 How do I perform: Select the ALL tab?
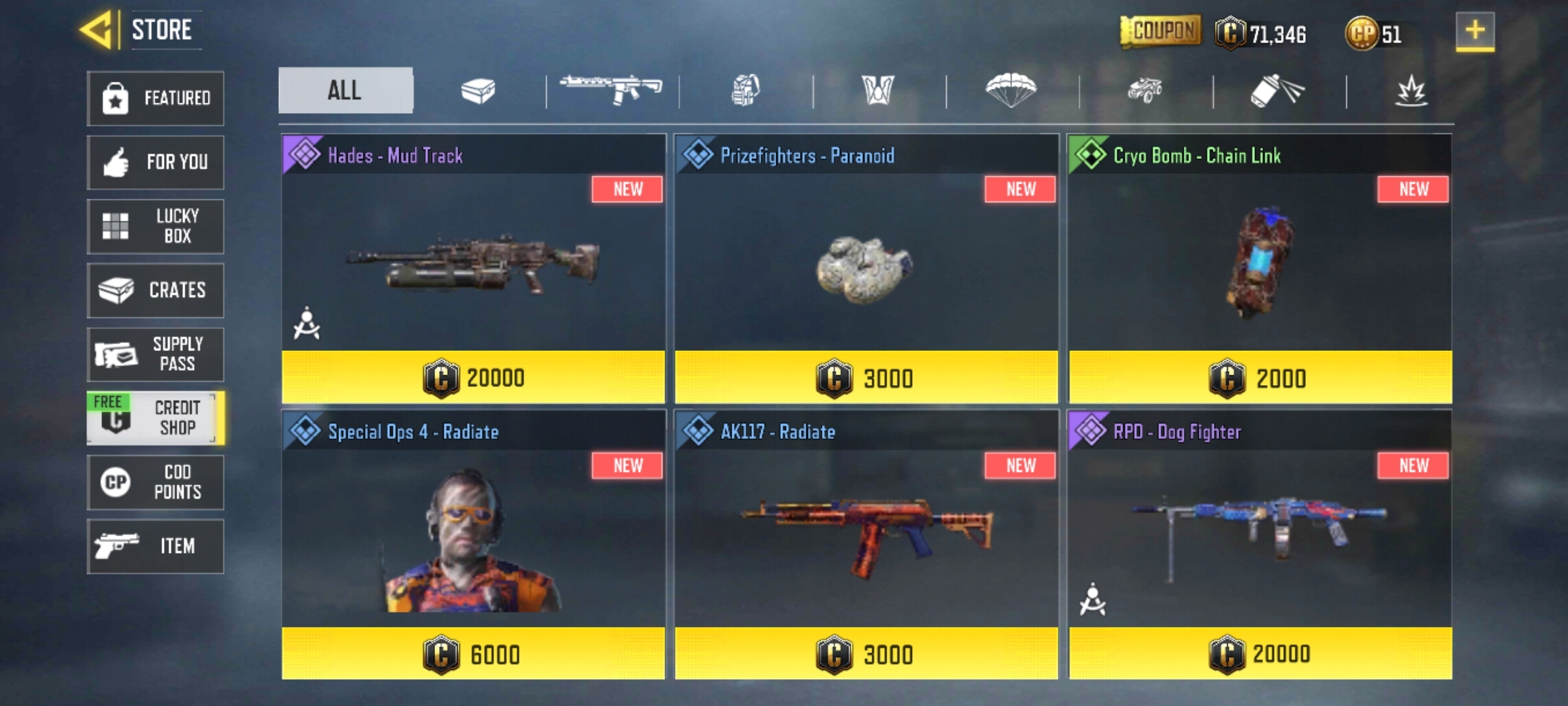pos(345,90)
